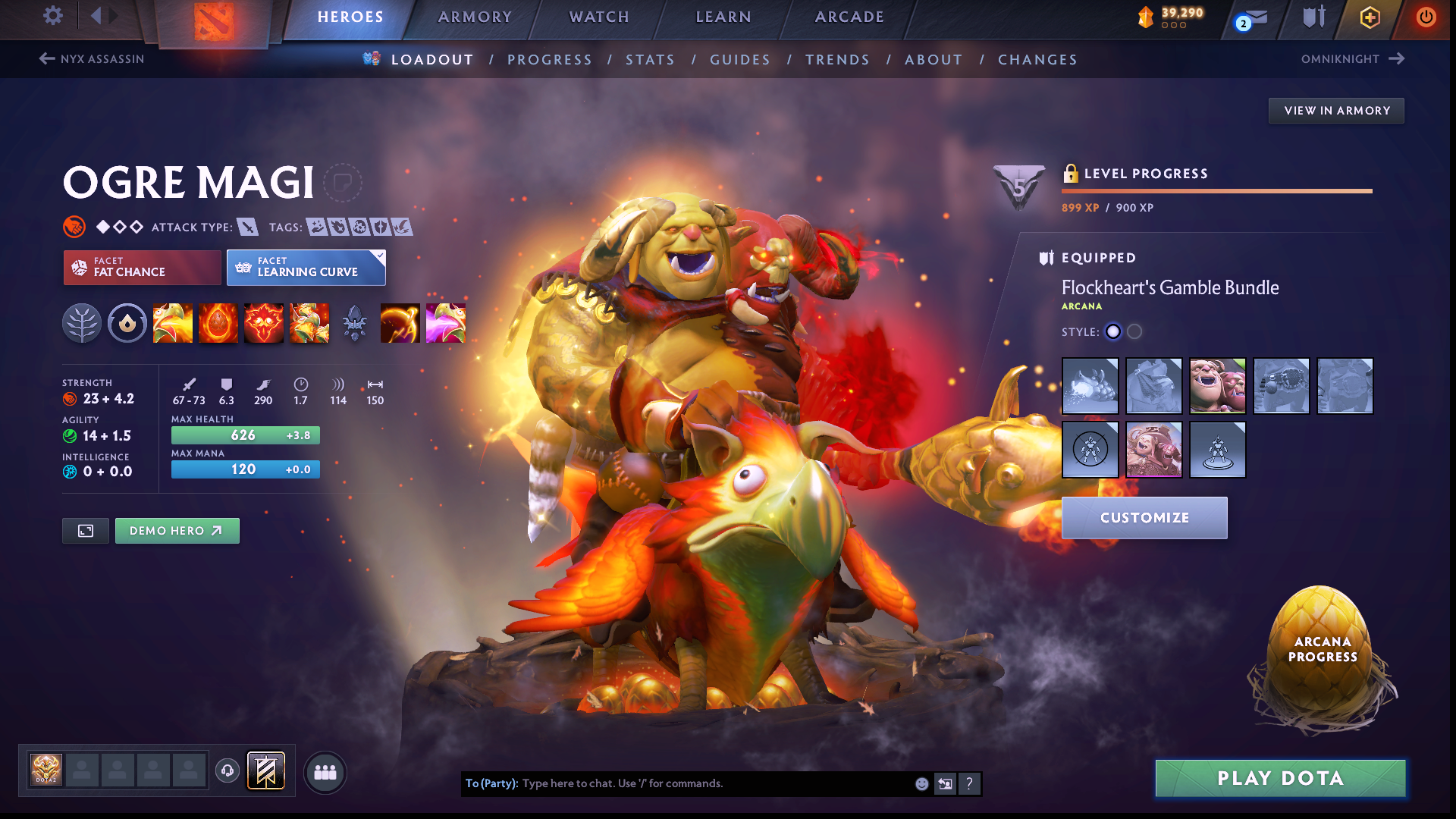The height and width of the screenshot is (819, 1456).
Task: Start matchmaking with Play Dota button
Action: coord(1280,778)
